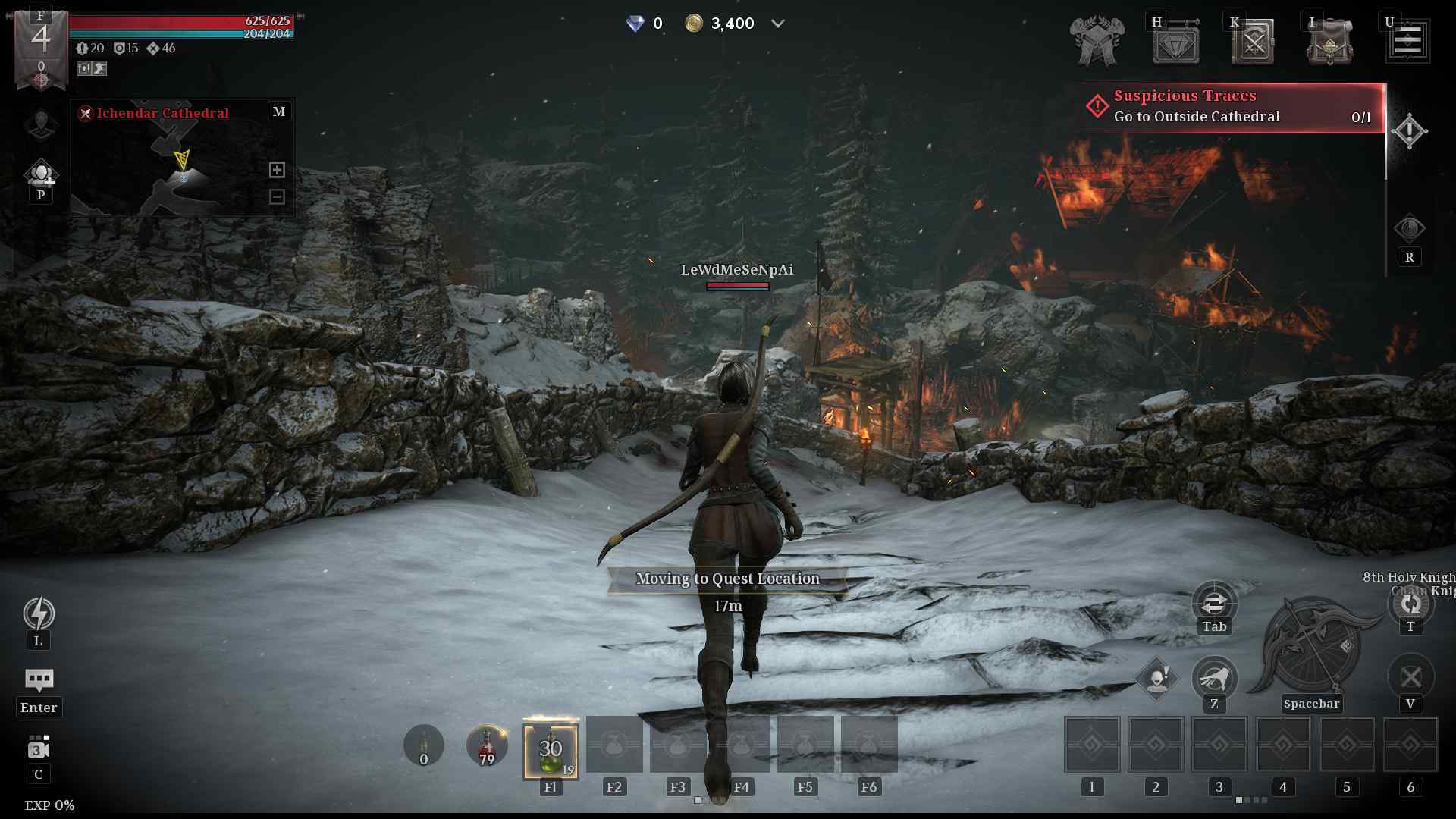Open the hamburger main menu
Image resolution: width=1456 pixels, height=819 pixels.
[1408, 41]
